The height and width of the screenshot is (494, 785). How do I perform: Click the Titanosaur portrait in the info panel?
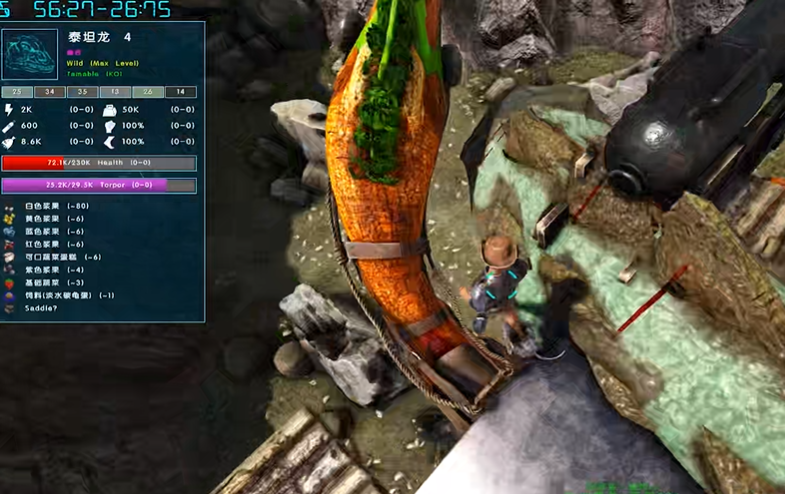tap(31, 53)
